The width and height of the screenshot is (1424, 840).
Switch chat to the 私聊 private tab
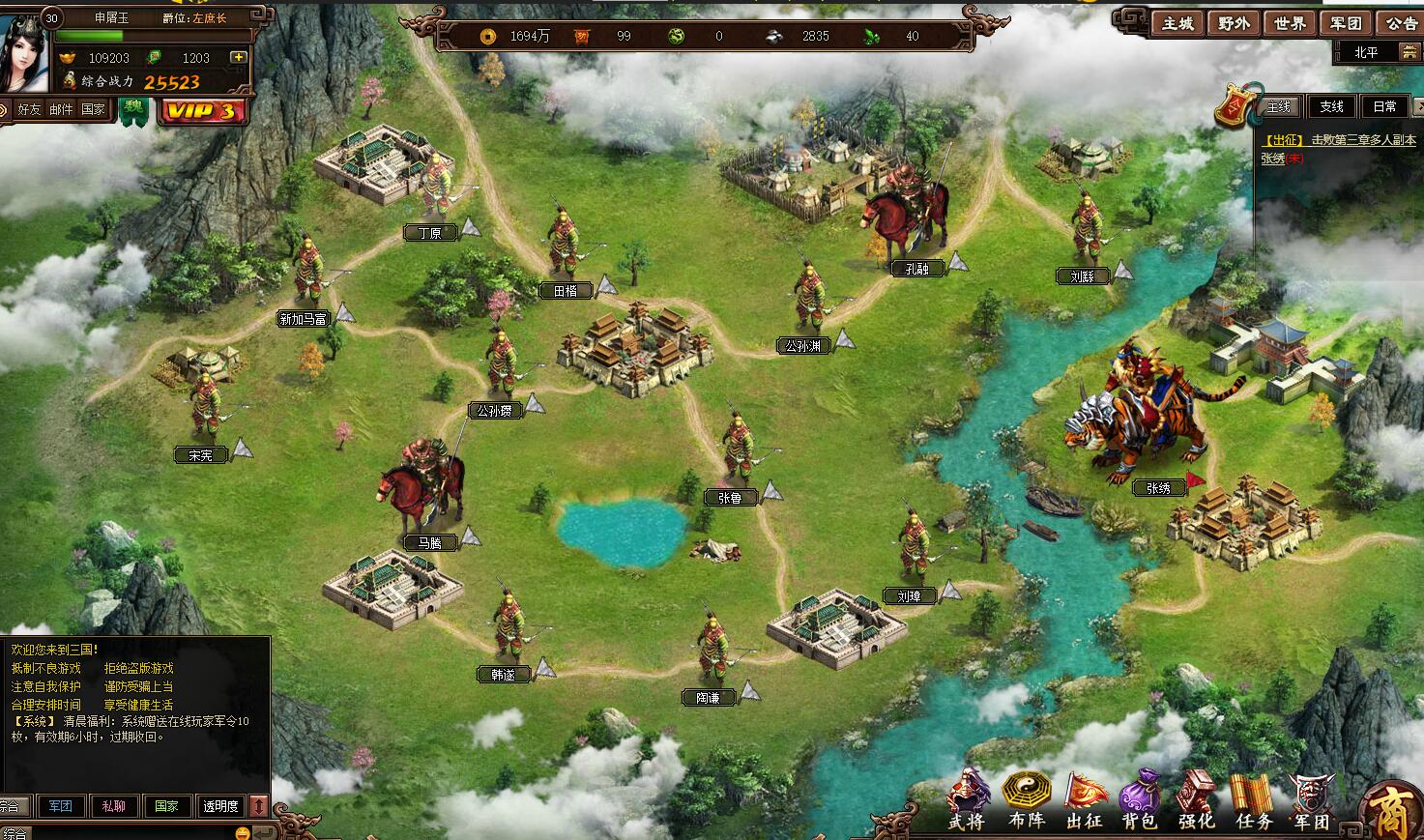coord(113,806)
